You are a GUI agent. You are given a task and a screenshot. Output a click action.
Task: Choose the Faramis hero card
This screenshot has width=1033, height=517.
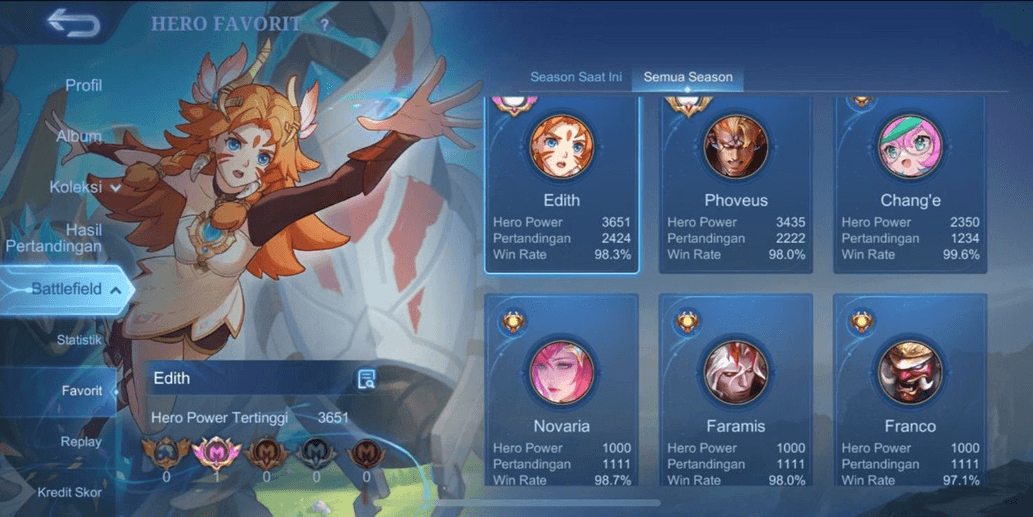point(736,390)
